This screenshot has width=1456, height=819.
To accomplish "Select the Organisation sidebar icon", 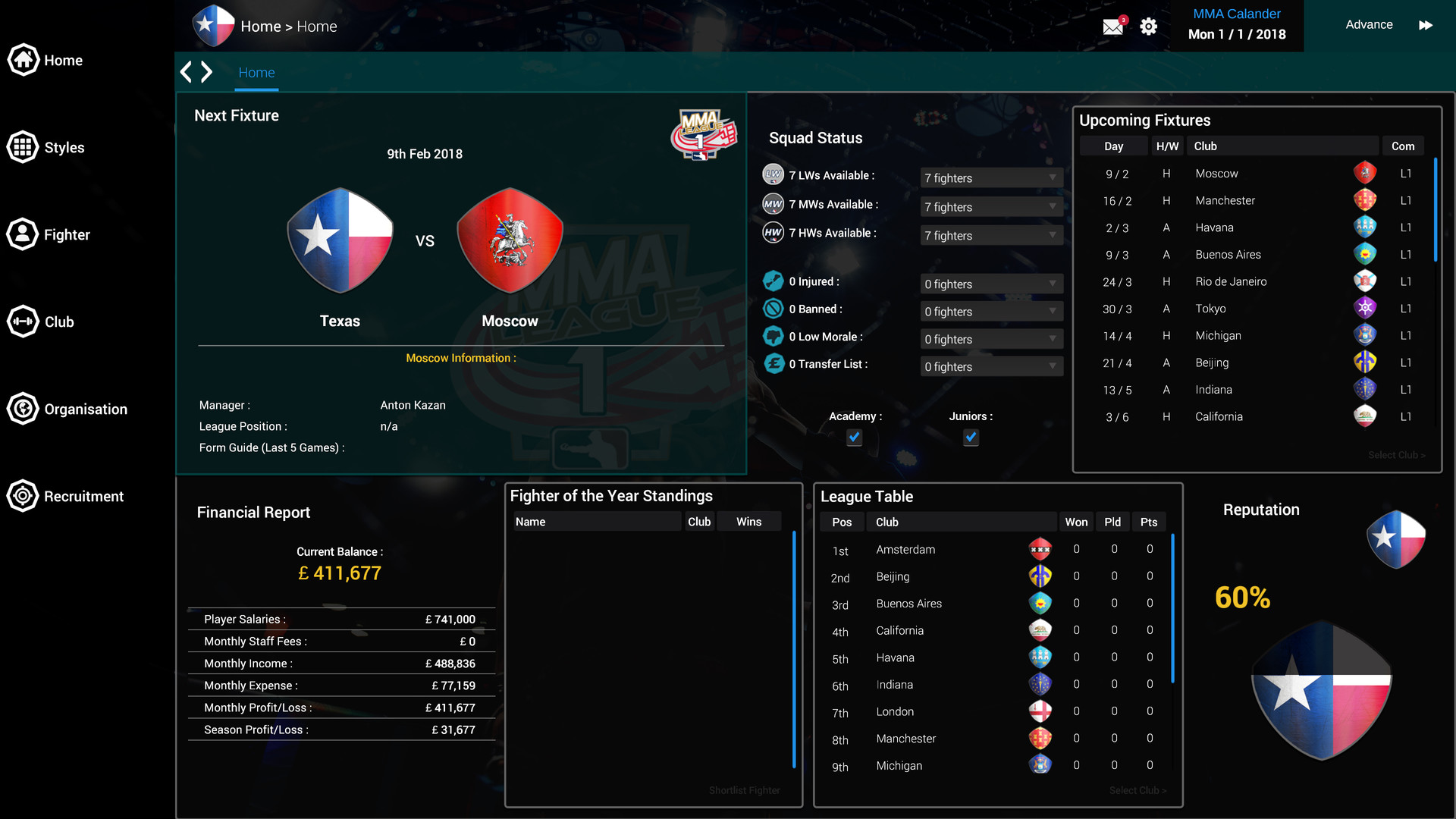I will [23, 408].
